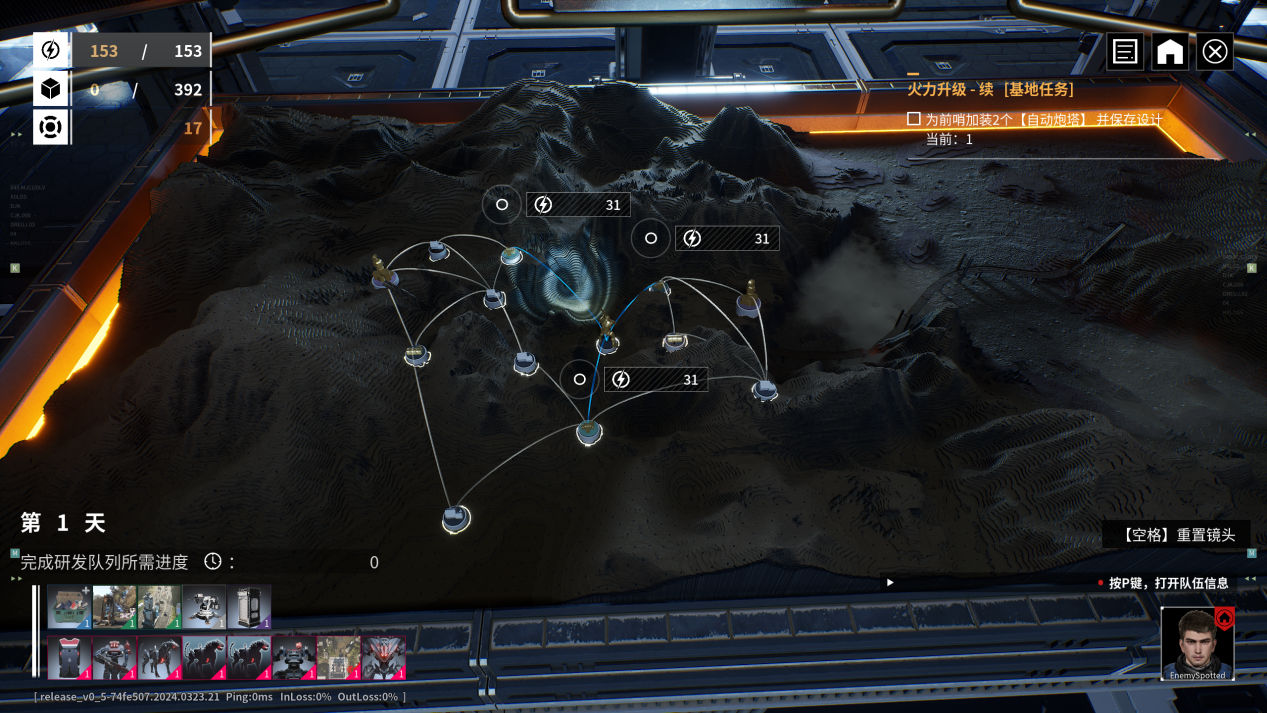
Task: Expand the team message bar arrow
Action: coord(890,582)
